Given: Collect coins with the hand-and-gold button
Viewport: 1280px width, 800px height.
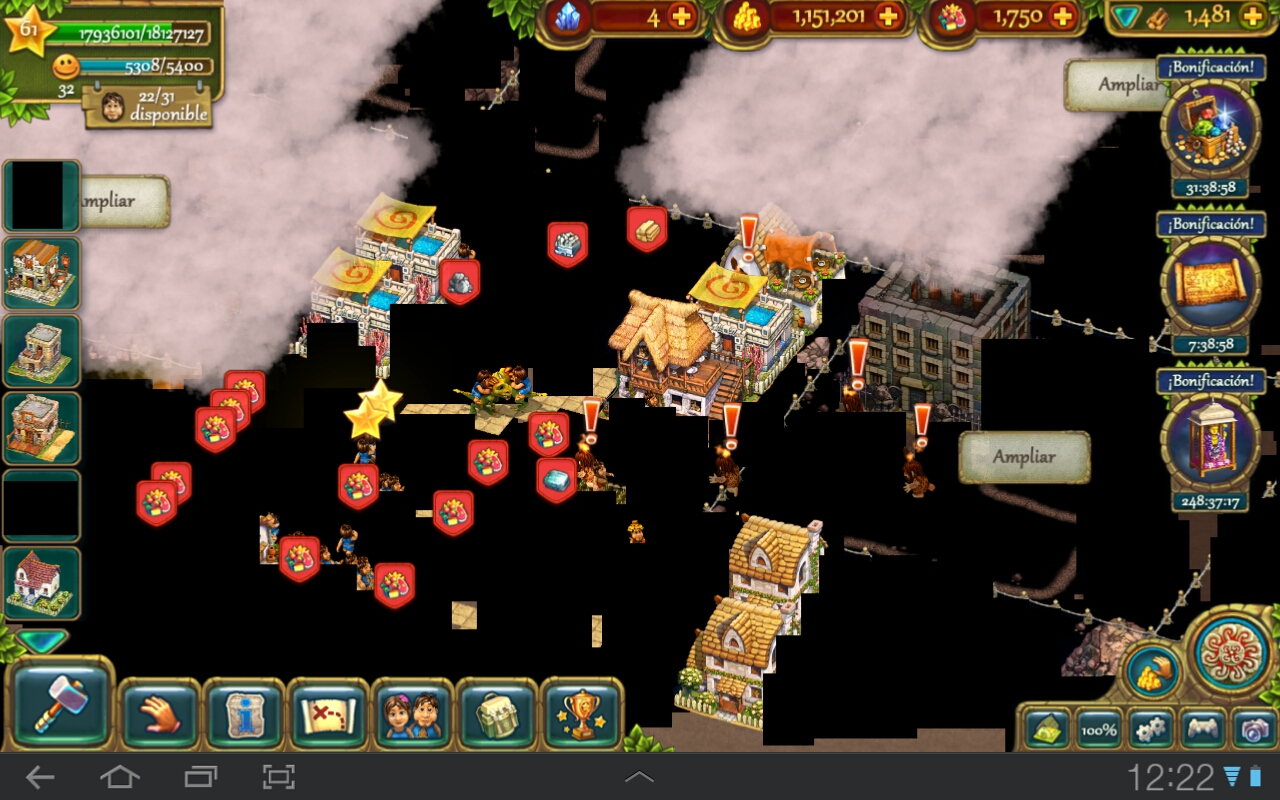Looking at the screenshot, I should click(1152, 671).
